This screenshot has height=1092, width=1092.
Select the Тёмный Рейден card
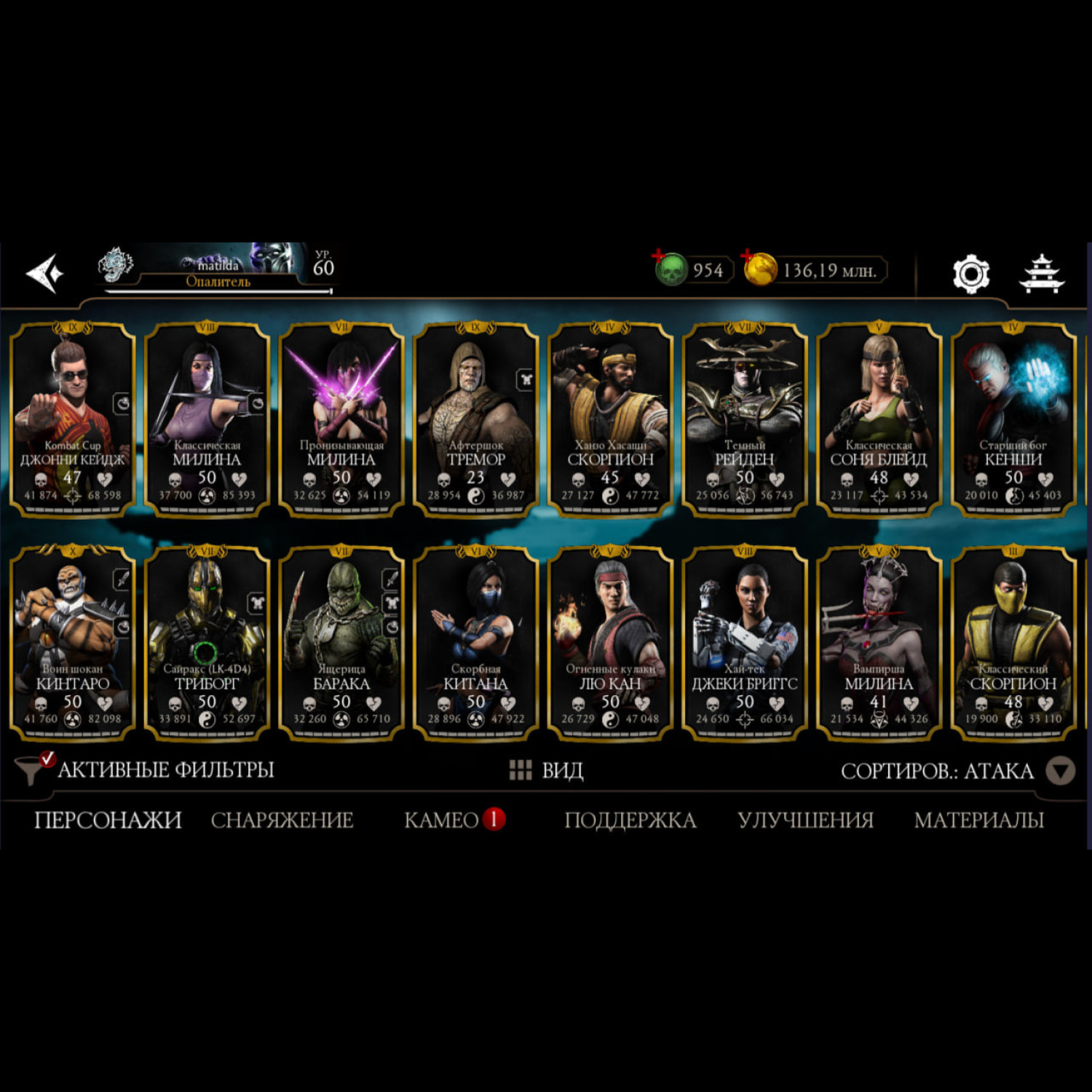744,419
